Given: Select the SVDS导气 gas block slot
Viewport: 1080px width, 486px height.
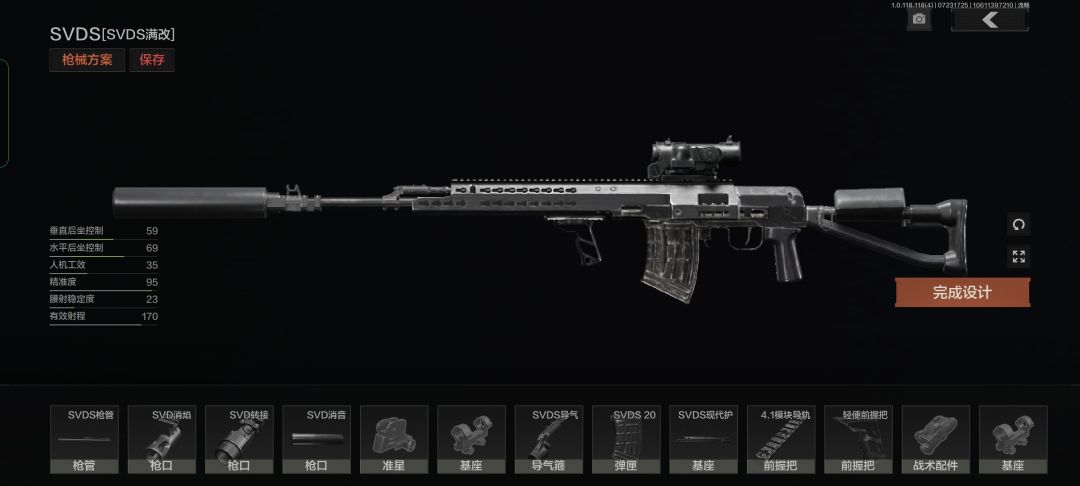Looking at the screenshot, I should [549, 439].
